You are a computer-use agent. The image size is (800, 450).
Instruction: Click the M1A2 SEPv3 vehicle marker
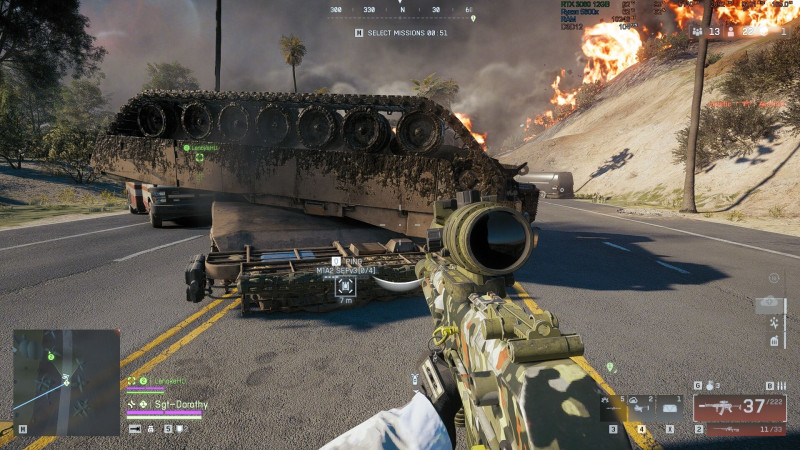pos(346,285)
